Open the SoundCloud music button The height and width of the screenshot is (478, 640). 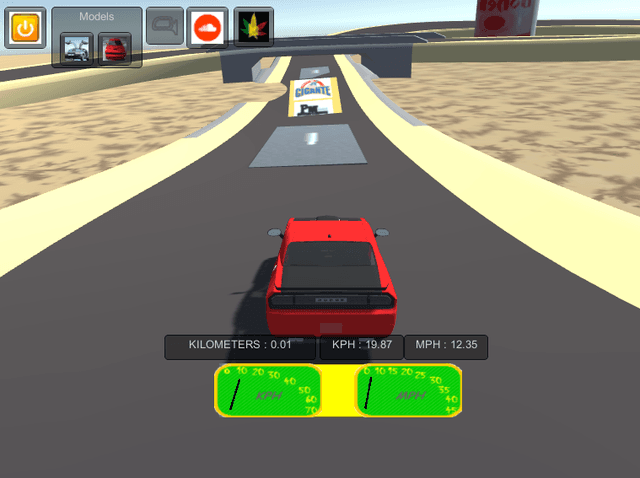pos(207,27)
